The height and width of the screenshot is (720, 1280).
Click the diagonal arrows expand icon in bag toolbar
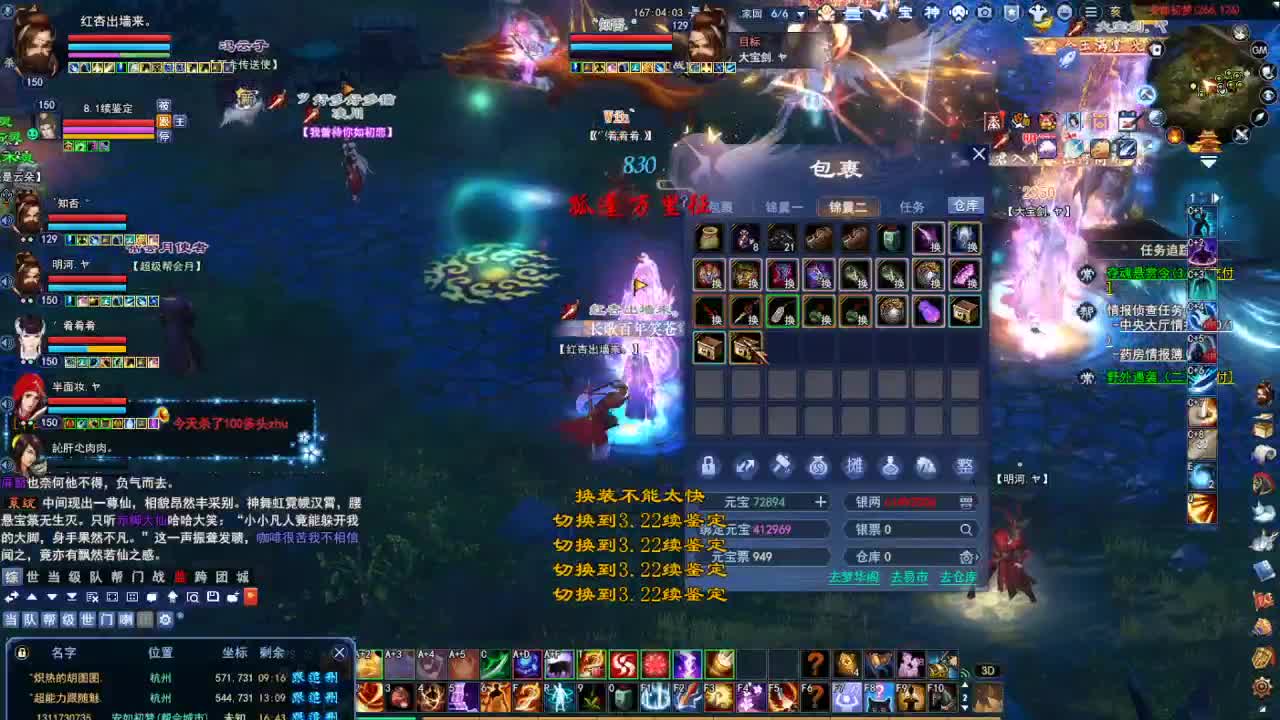point(745,466)
